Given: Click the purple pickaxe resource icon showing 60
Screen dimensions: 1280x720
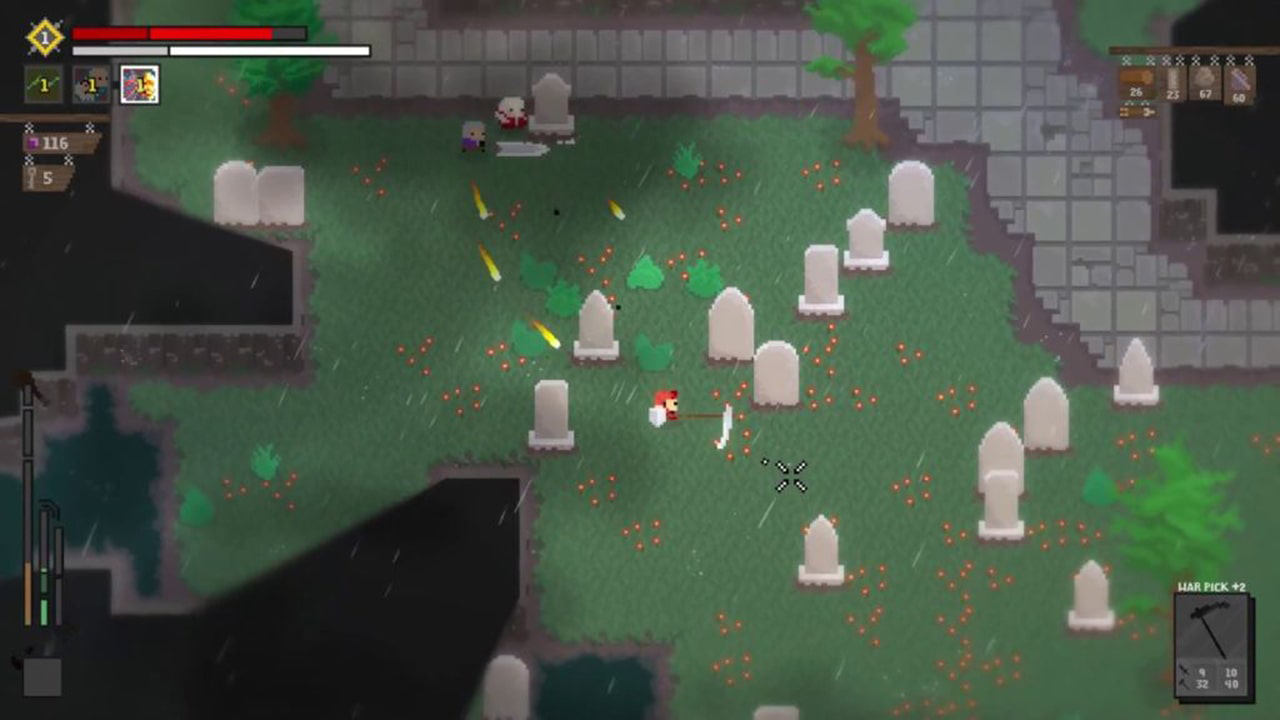Looking at the screenshot, I should (x=1239, y=78).
